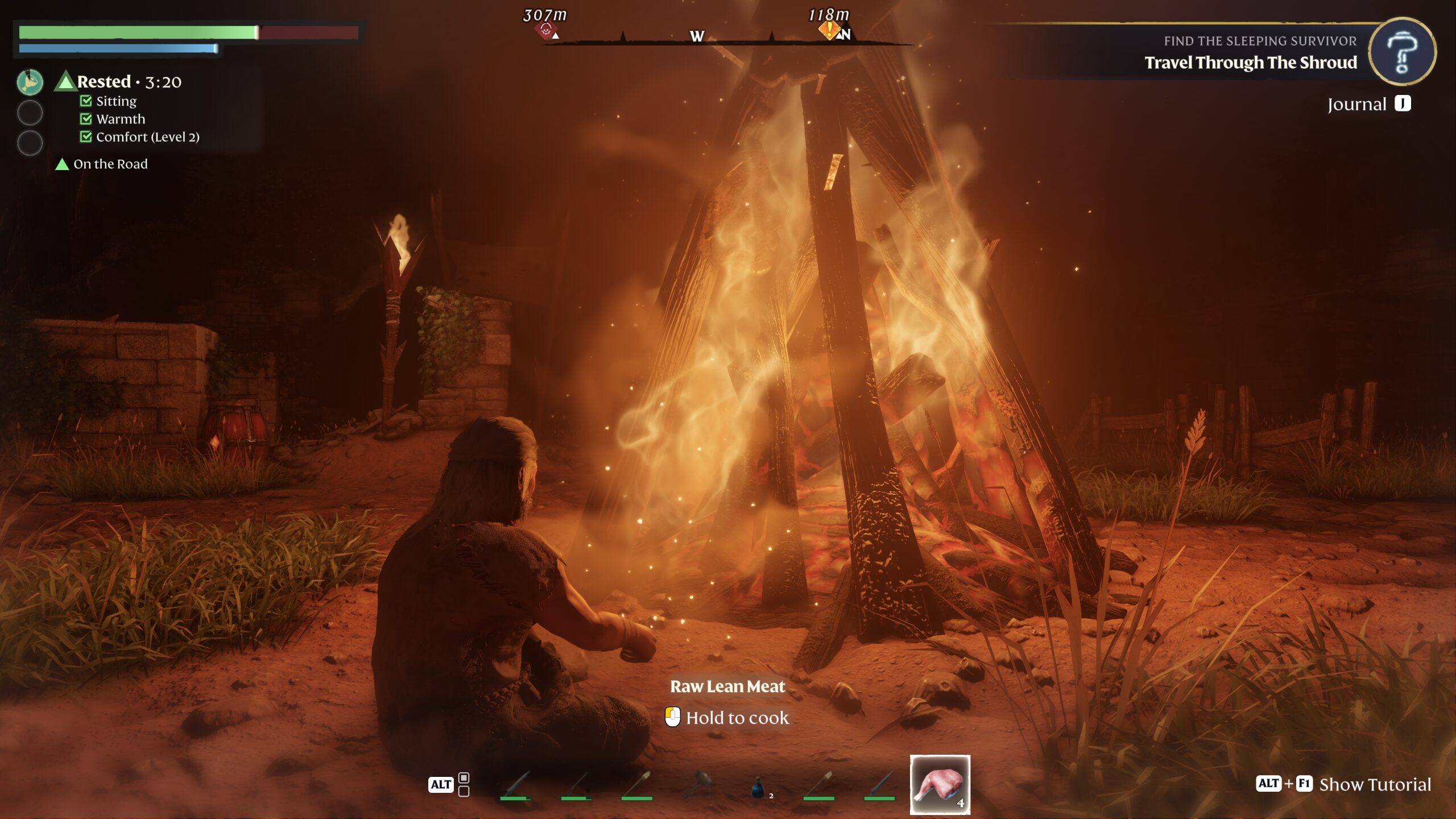The image size is (1456, 819).
Task: Click the hotbar row switch indicator
Action: 464,784
